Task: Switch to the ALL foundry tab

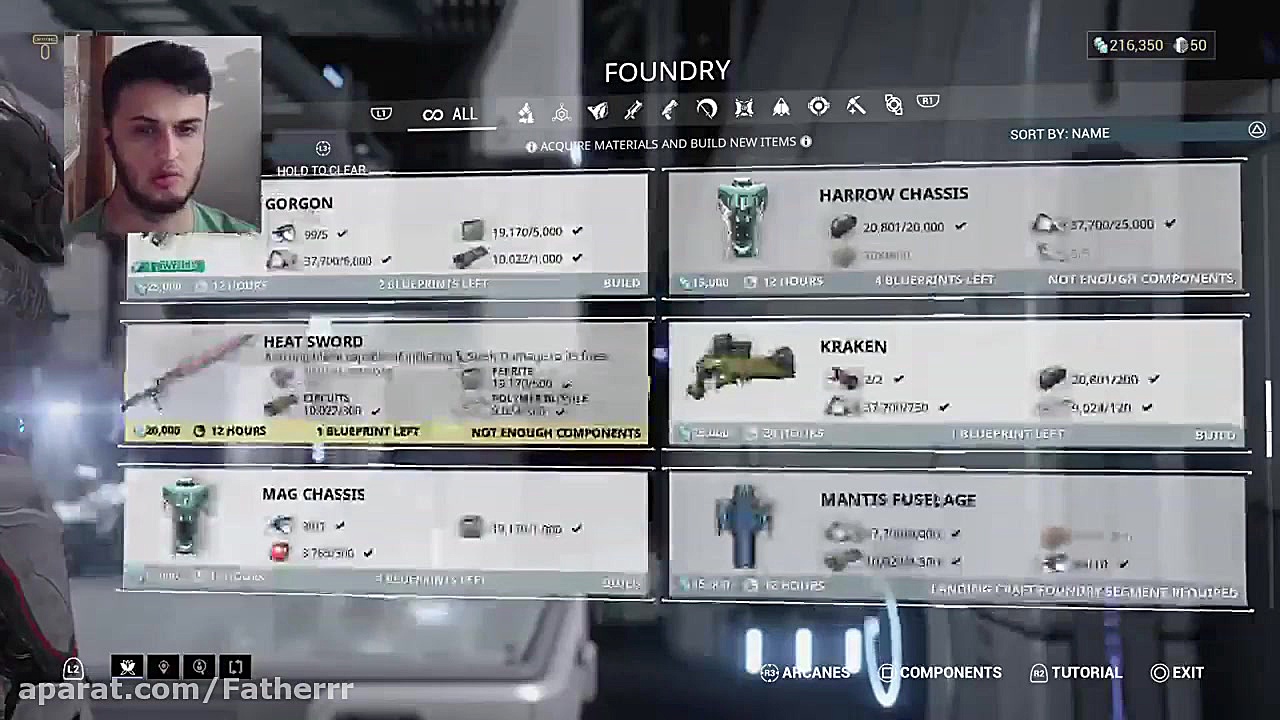Action: point(450,113)
